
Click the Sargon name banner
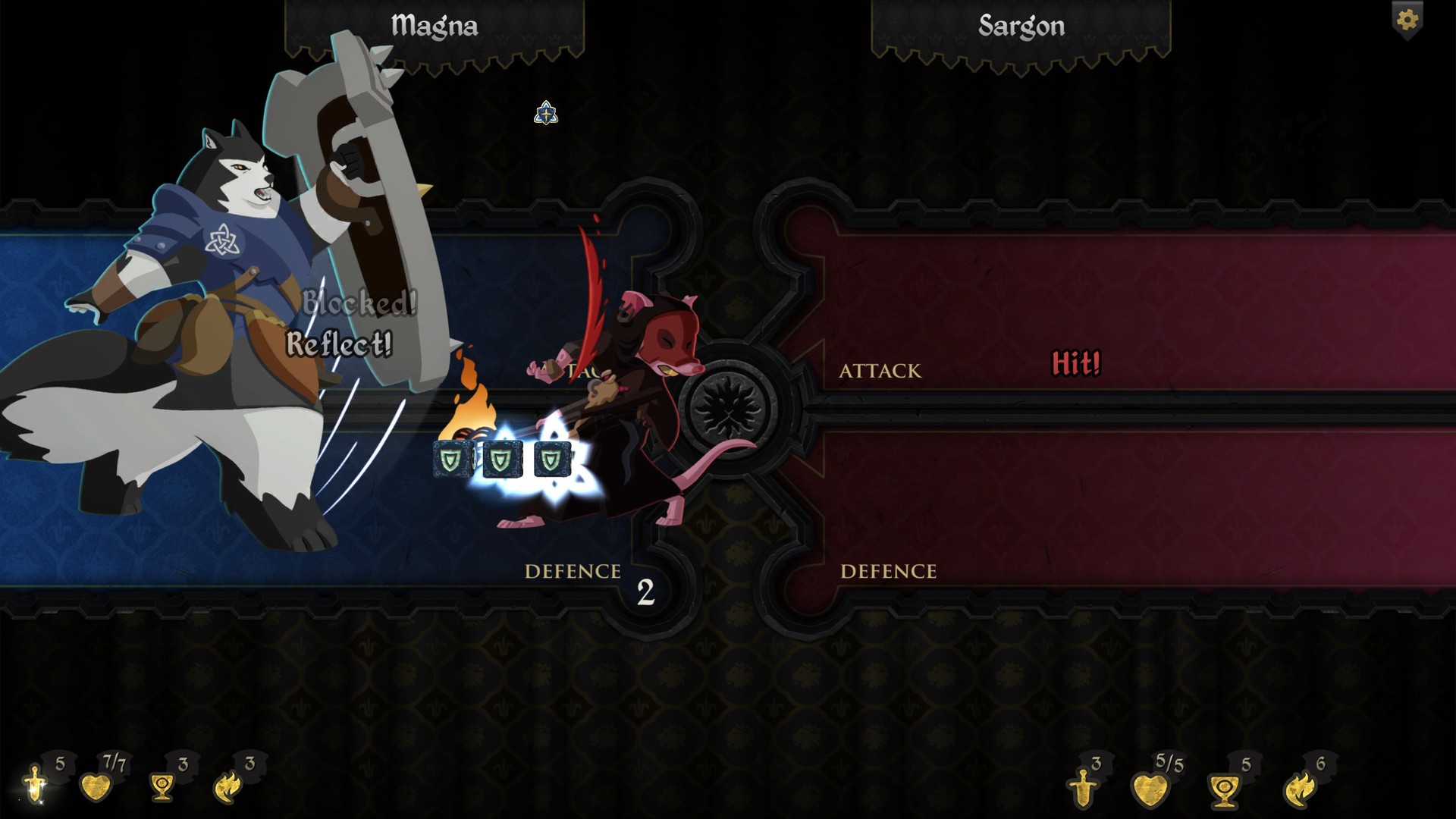pos(1022,25)
